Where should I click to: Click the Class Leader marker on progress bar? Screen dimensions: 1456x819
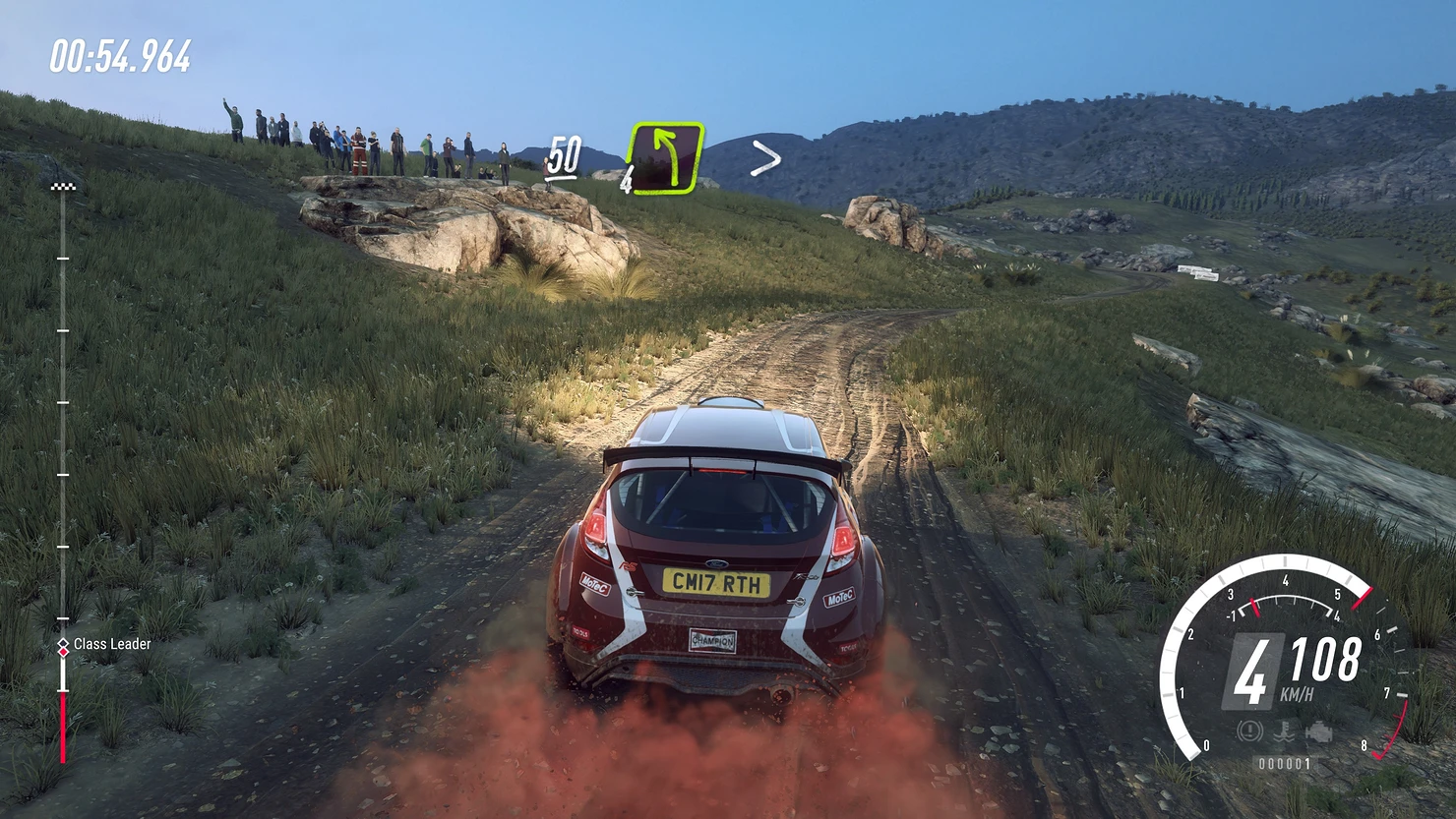coord(64,645)
